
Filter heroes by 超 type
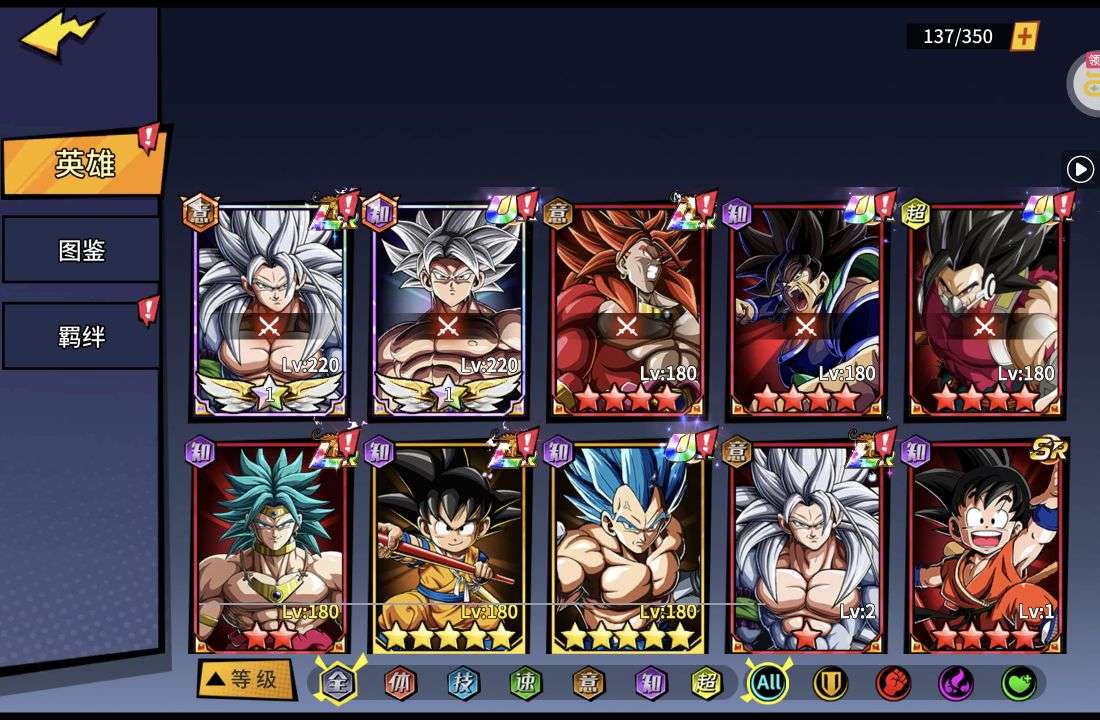(x=707, y=684)
